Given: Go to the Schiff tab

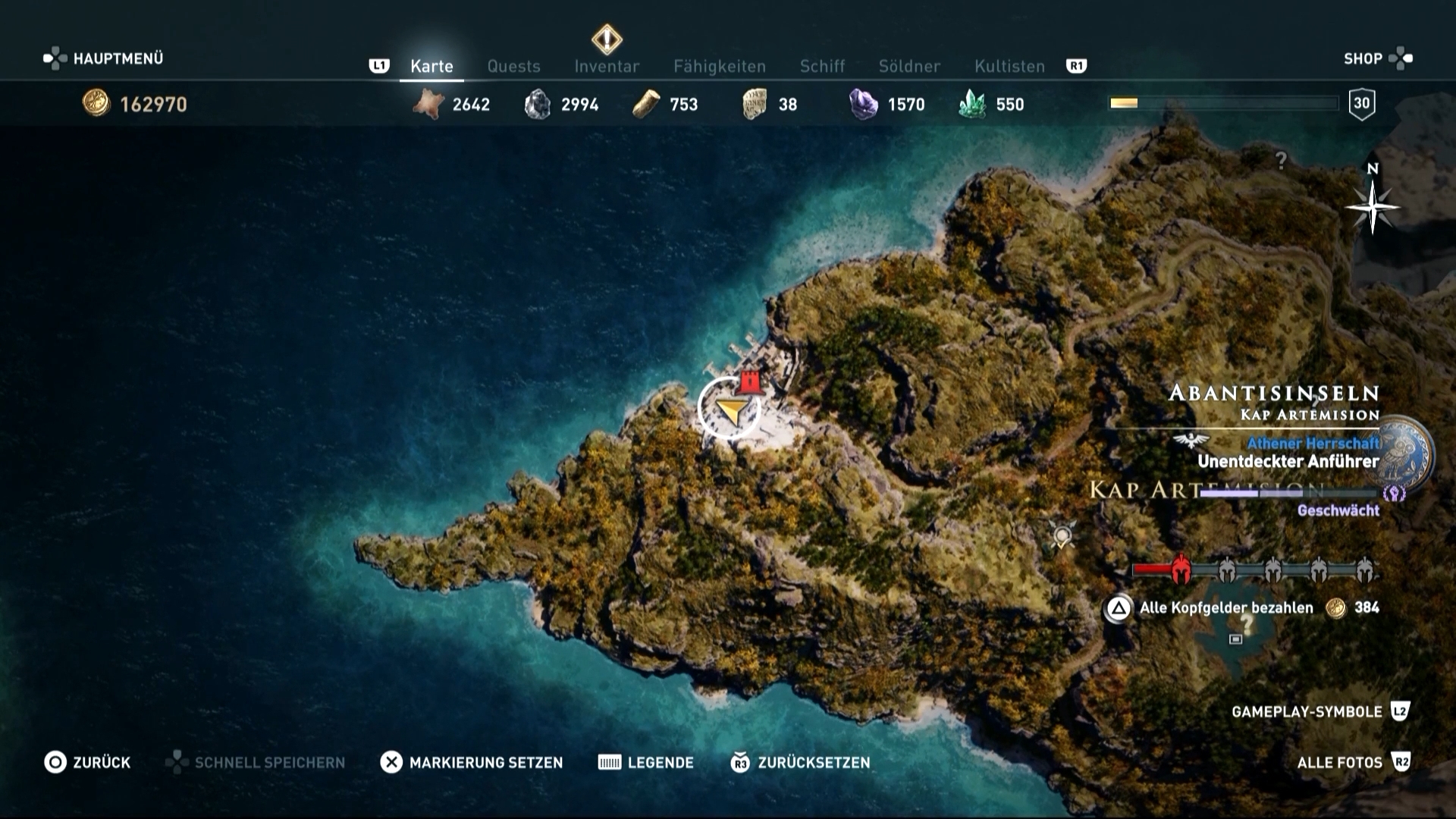Looking at the screenshot, I should [822, 67].
